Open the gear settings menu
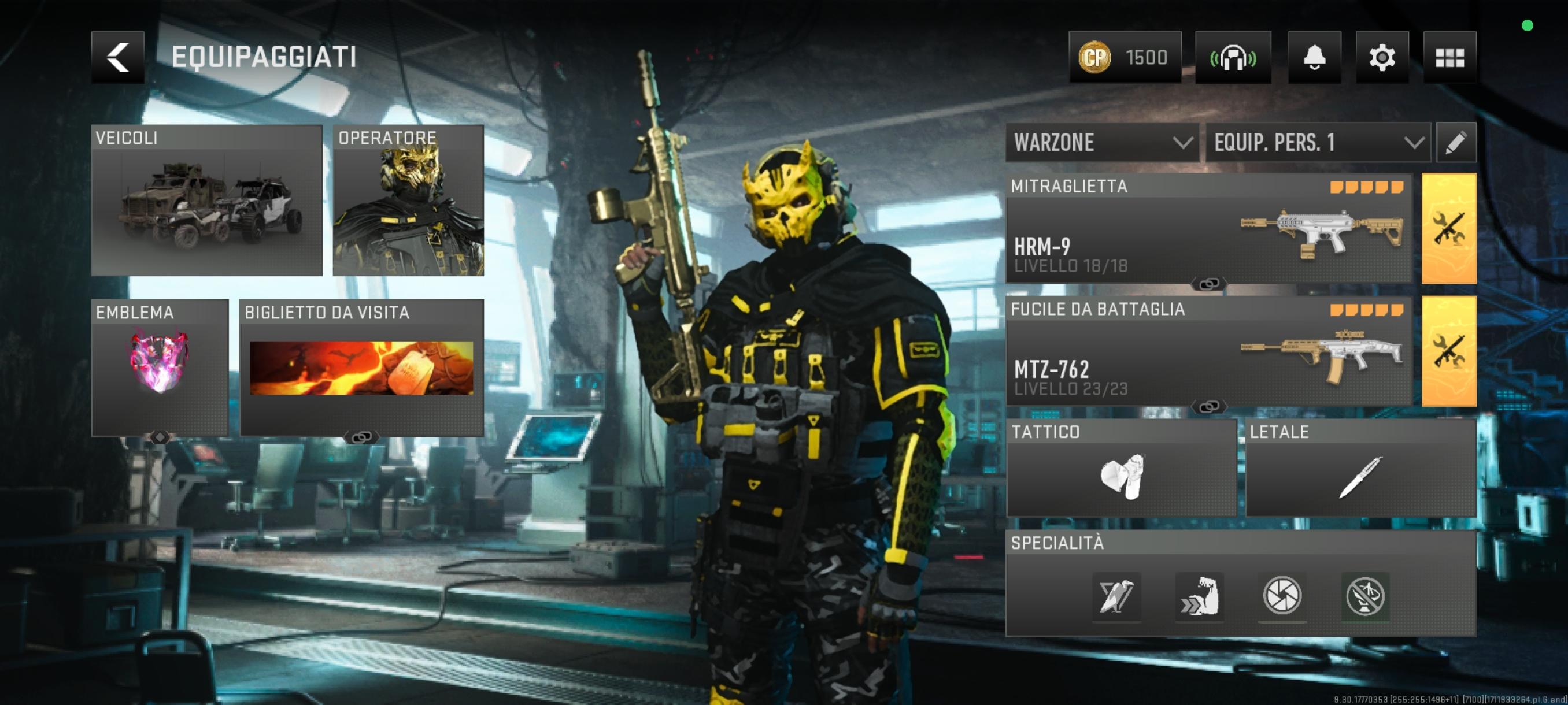The image size is (1568, 705). 1382,57
